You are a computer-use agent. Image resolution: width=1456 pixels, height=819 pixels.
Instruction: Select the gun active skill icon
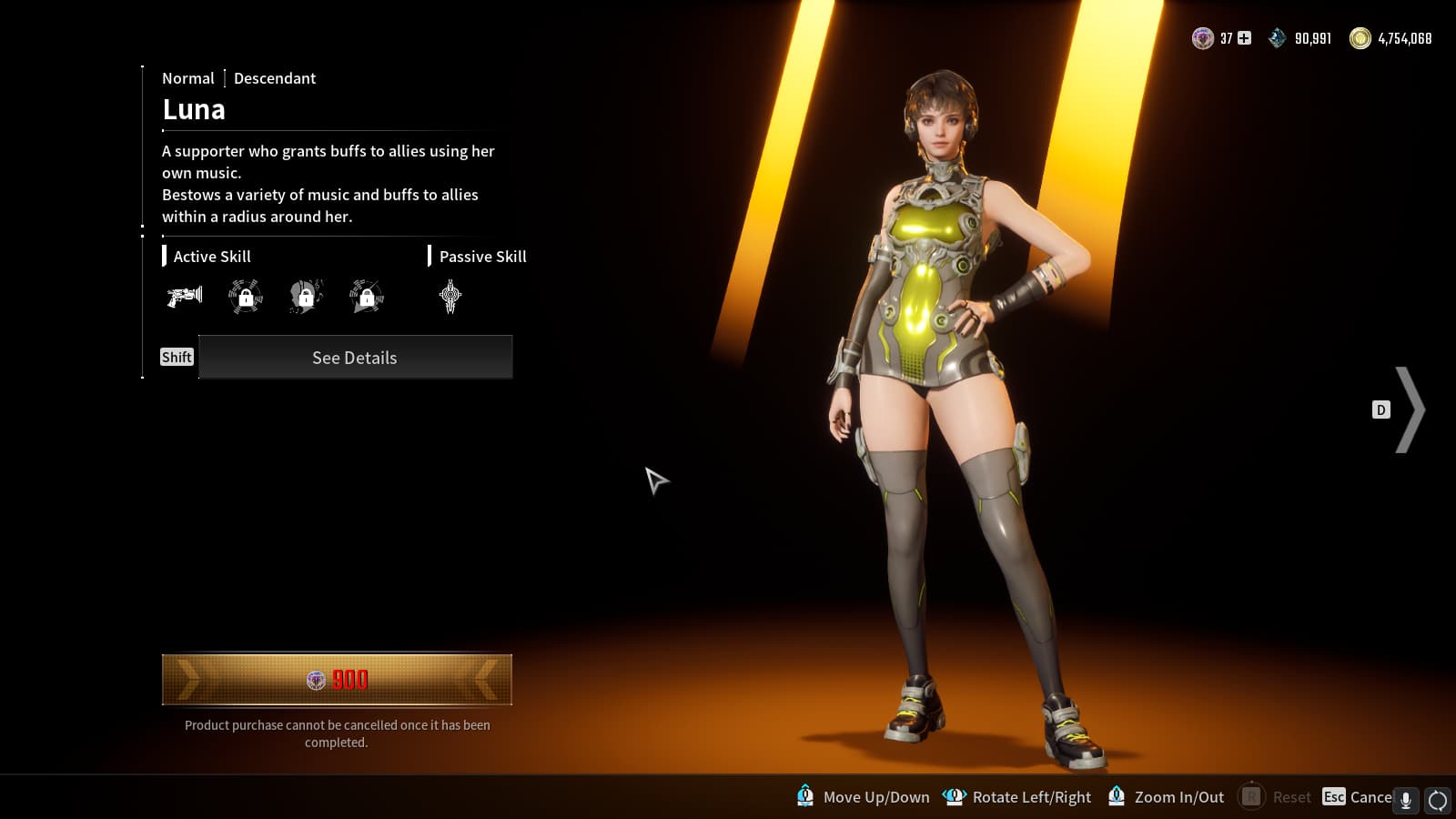[185, 296]
